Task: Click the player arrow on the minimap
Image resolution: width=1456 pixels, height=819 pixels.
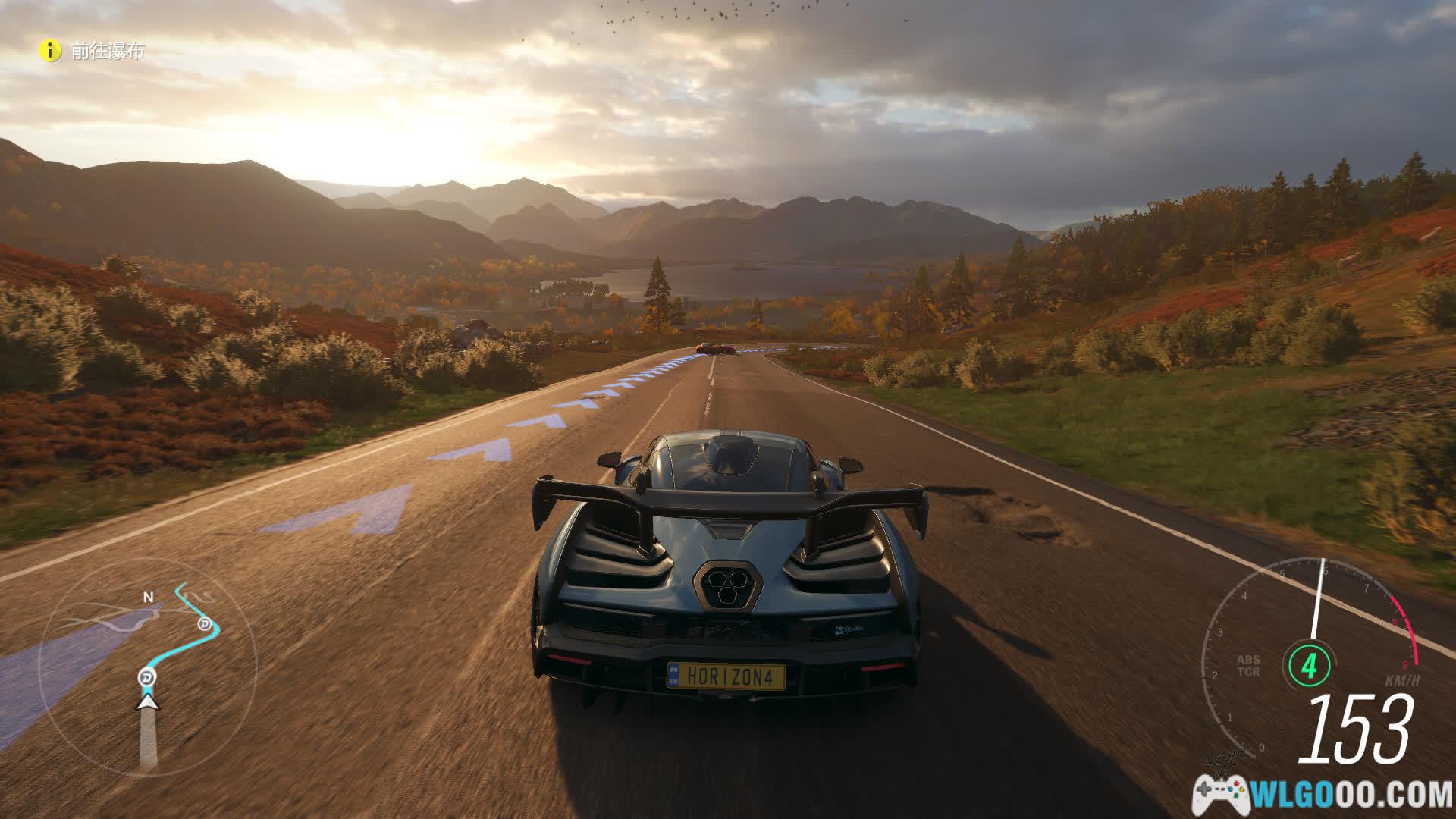Action: [x=148, y=701]
